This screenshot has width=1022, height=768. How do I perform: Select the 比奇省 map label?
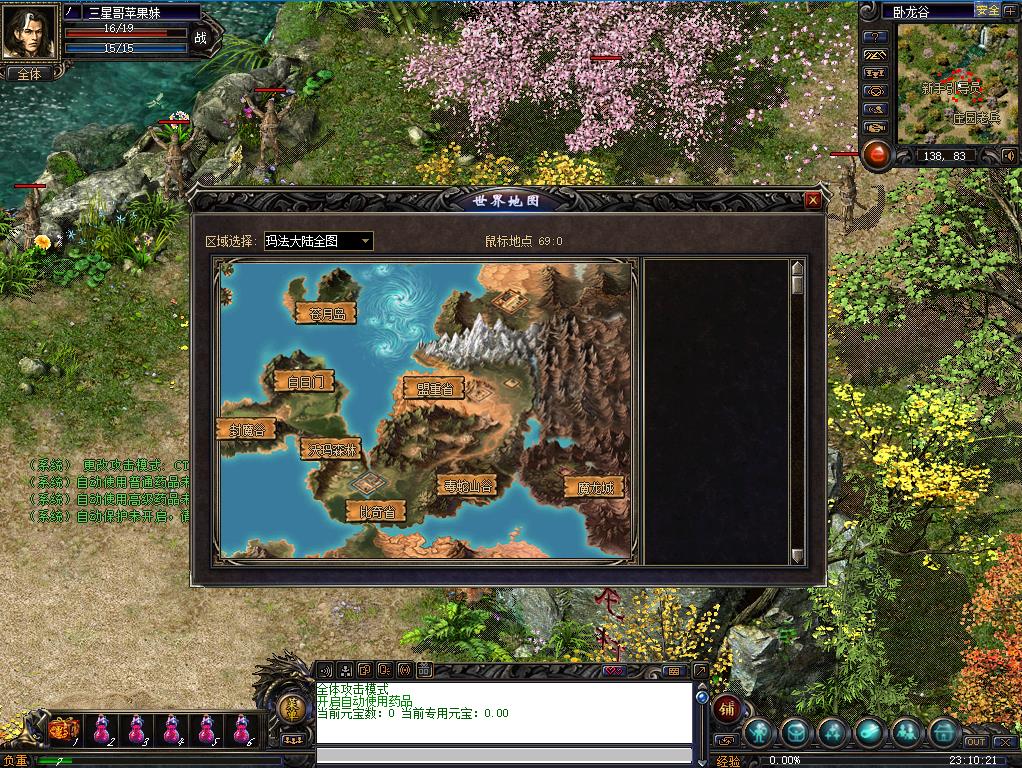[376, 512]
